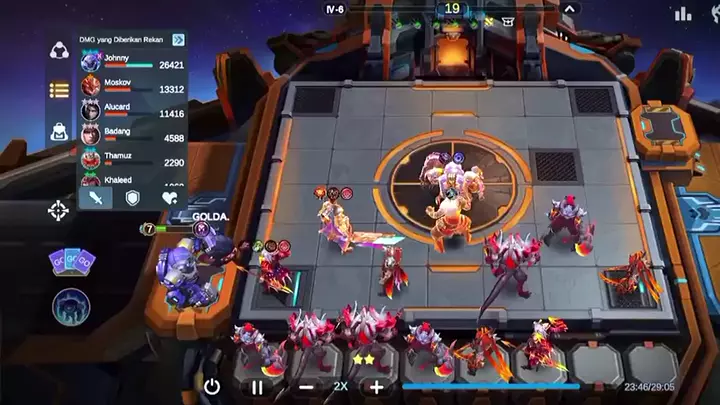
Task: Select Johnny's row in the damage list
Action: tap(132, 62)
